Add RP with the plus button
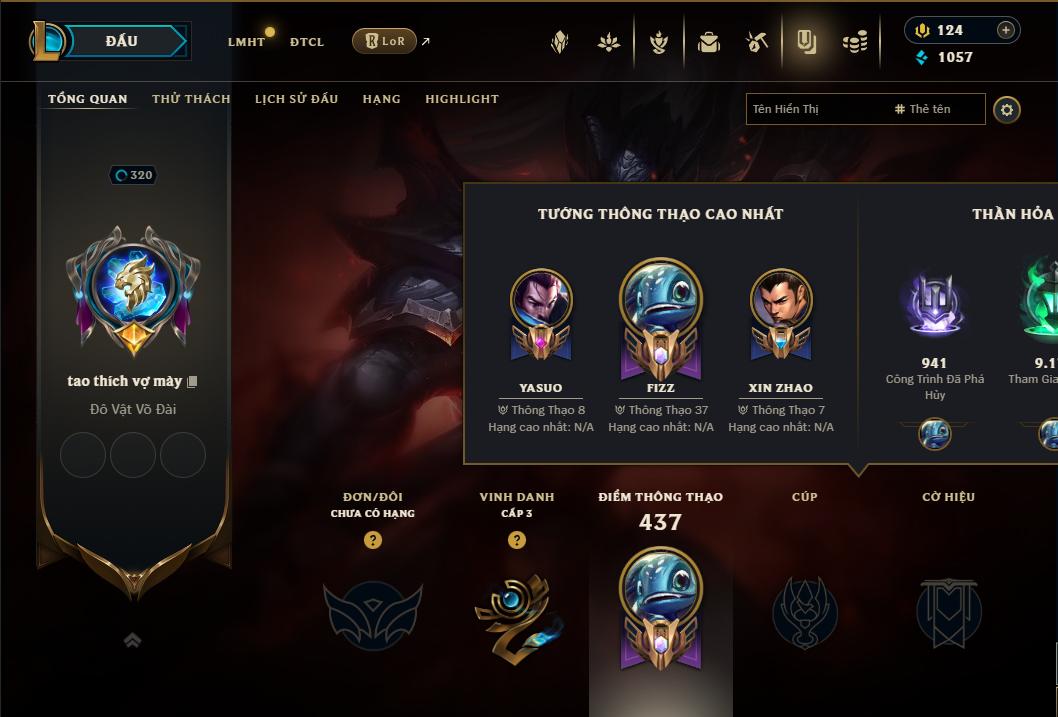The image size is (1058, 717). [1006, 30]
